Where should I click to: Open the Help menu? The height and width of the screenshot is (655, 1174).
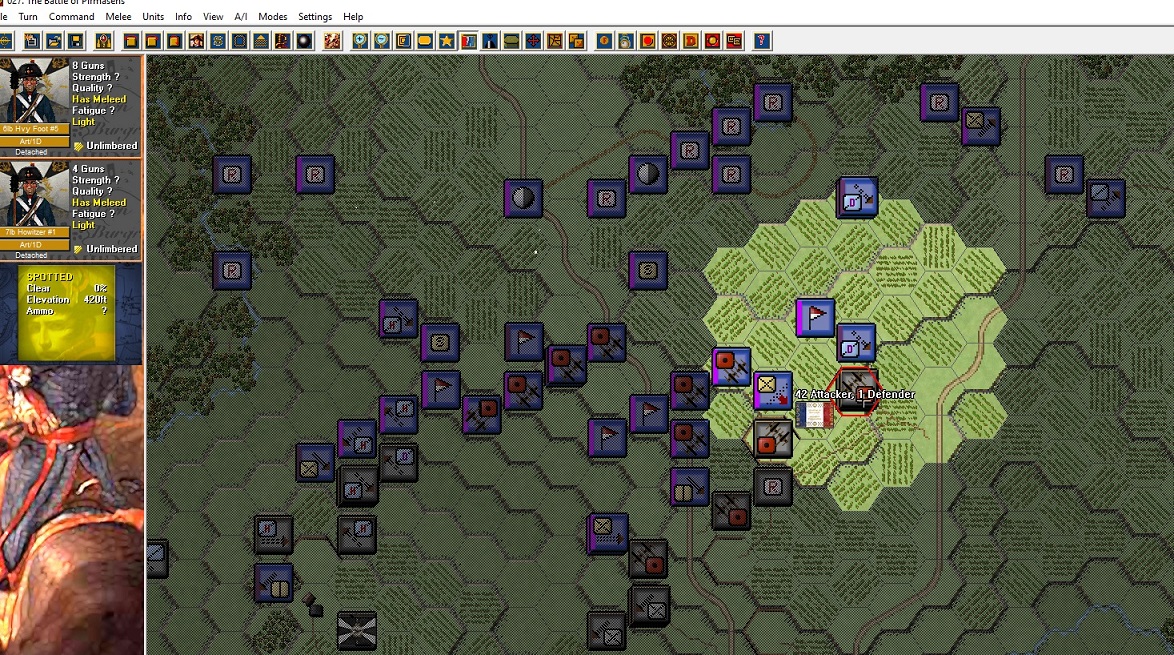pyautogui.click(x=353, y=17)
